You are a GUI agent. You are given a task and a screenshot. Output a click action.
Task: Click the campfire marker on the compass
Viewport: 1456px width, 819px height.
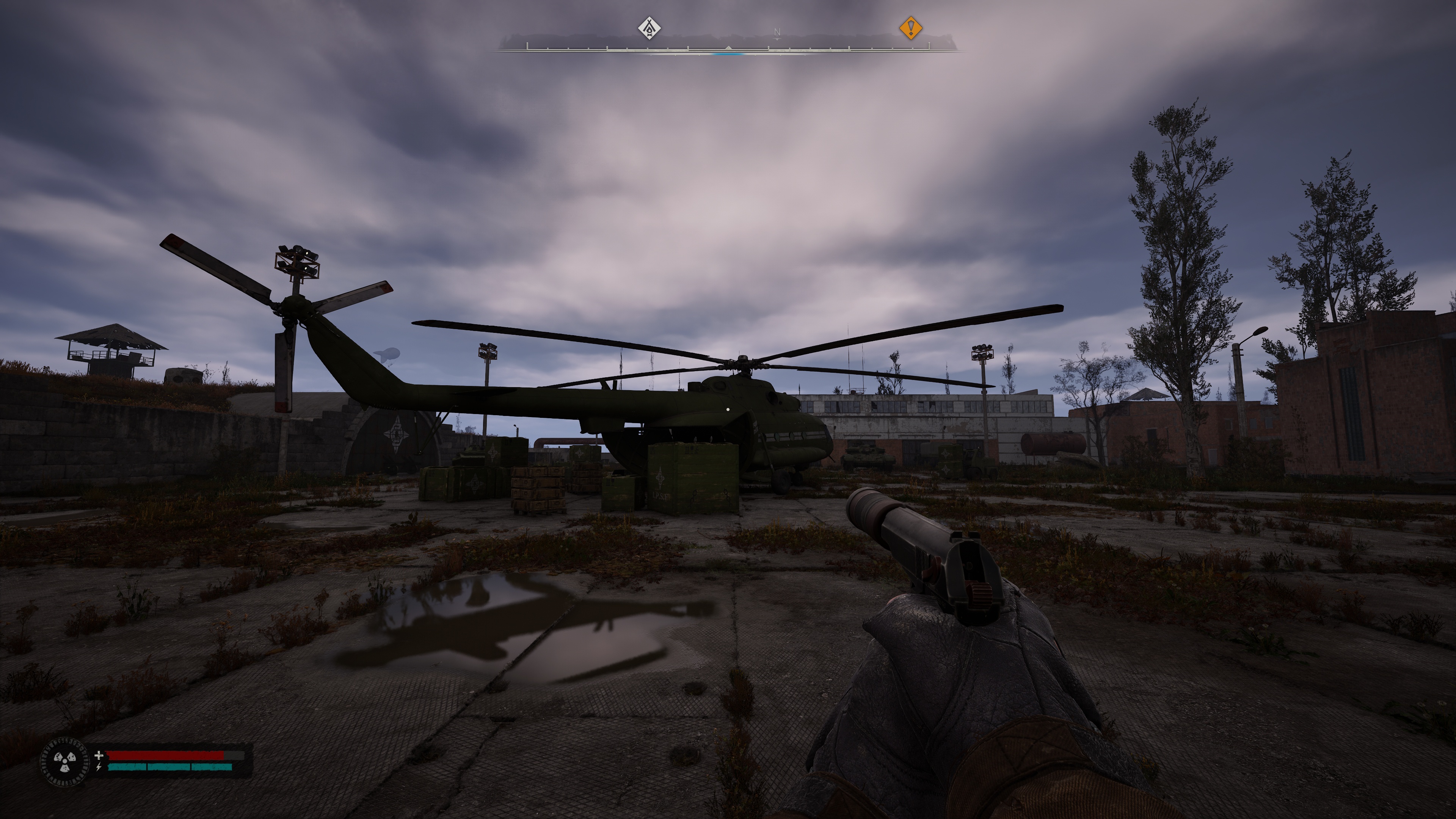pyautogui.click(x=650, y=28)
